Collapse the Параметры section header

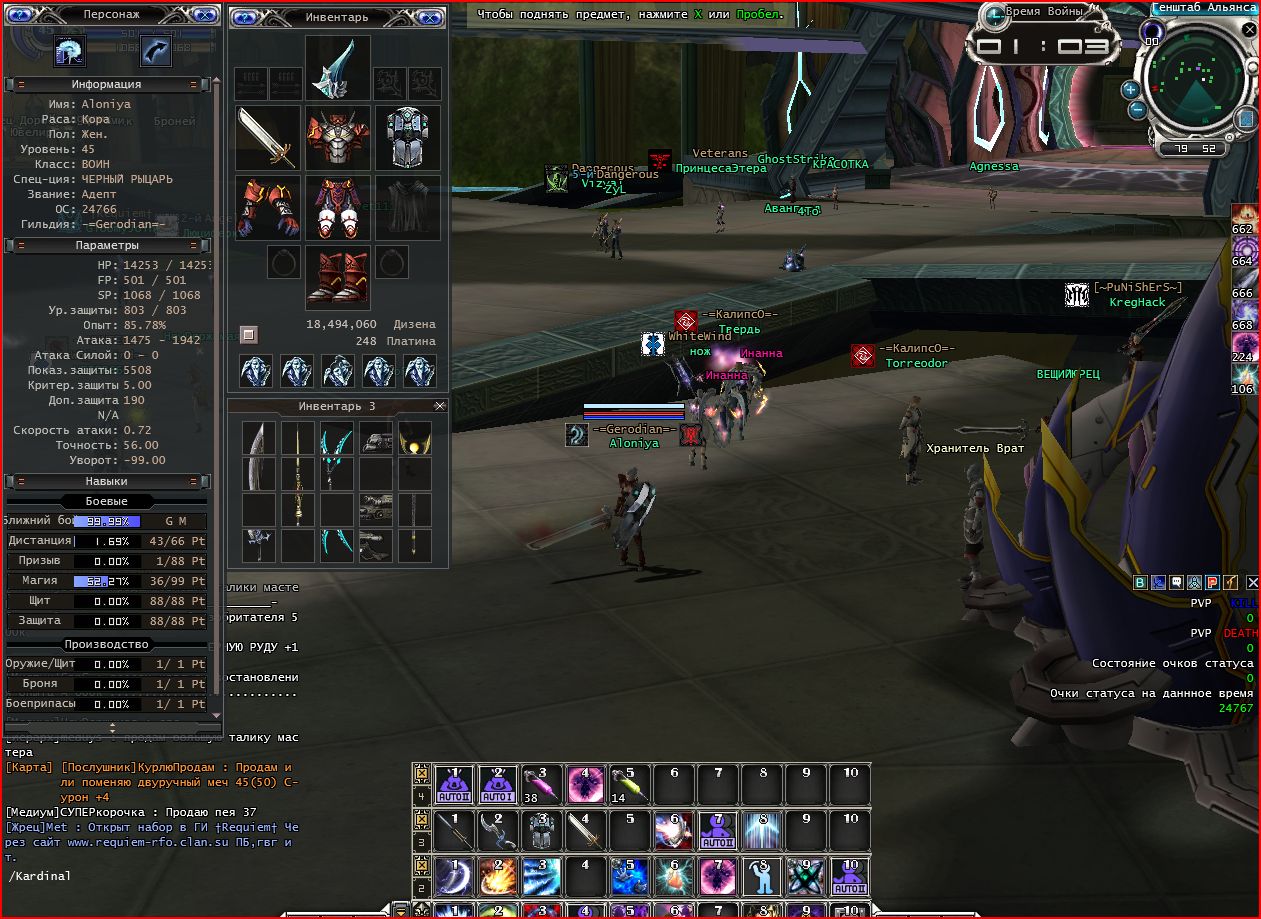[x=21, y=245]
